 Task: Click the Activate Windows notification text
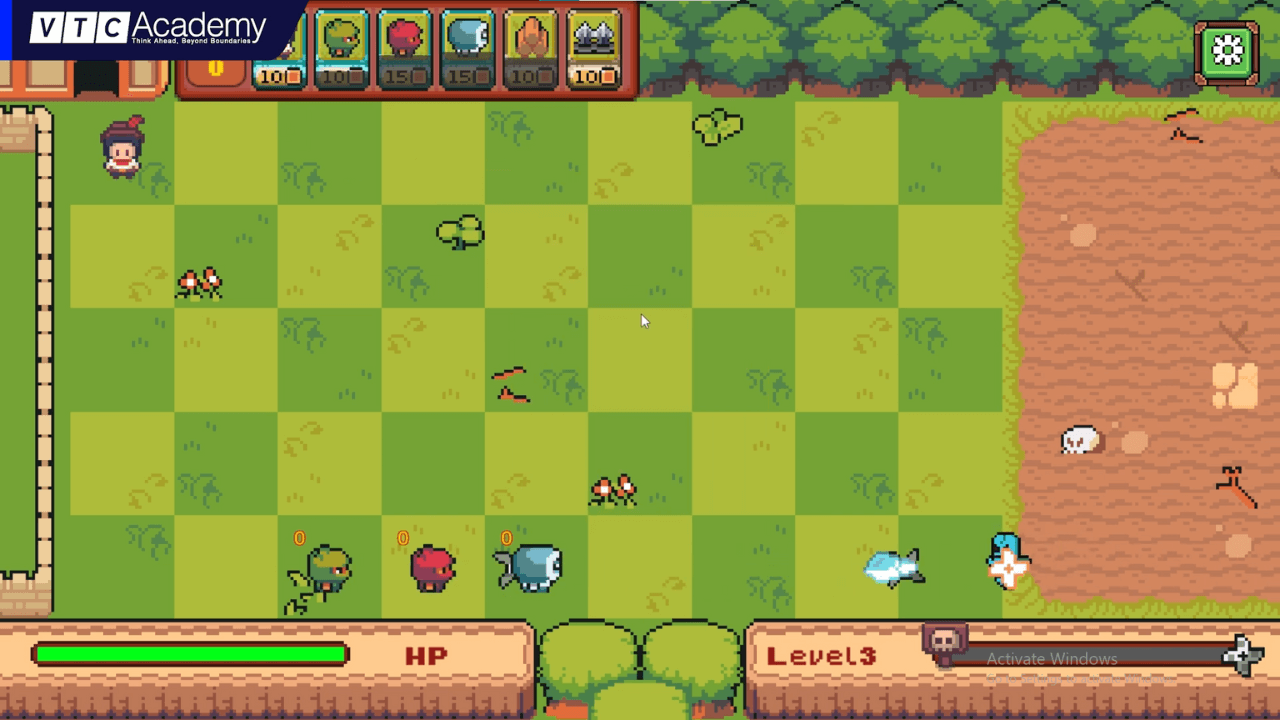(1051, 659)
